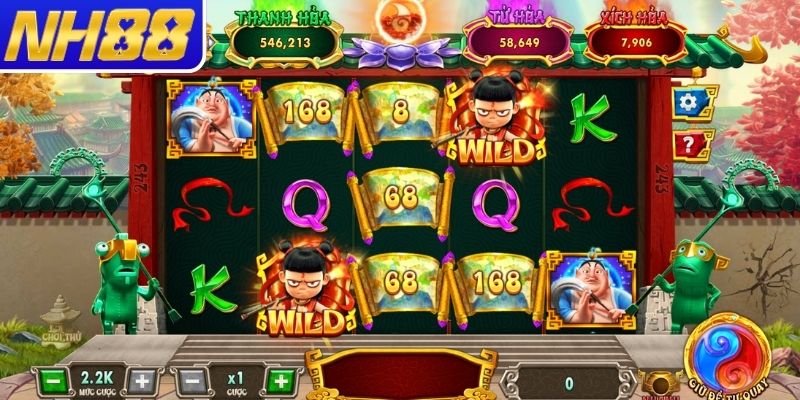Open the red question mark help

click(686, 146)
